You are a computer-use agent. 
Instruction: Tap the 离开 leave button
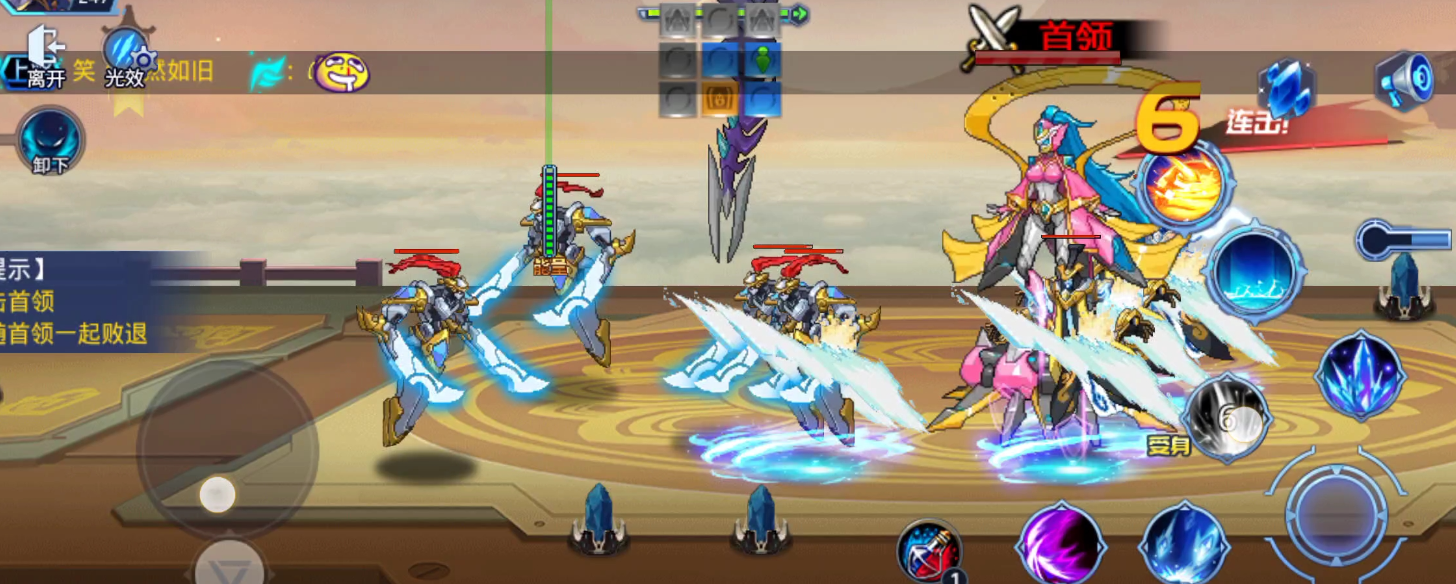pos(45,58)
